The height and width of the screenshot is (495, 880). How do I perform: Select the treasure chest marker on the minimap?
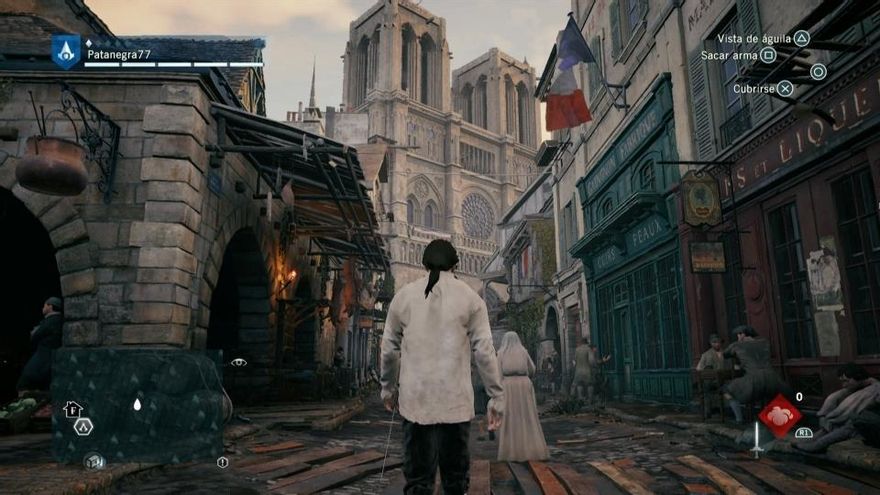pos(94,461)
